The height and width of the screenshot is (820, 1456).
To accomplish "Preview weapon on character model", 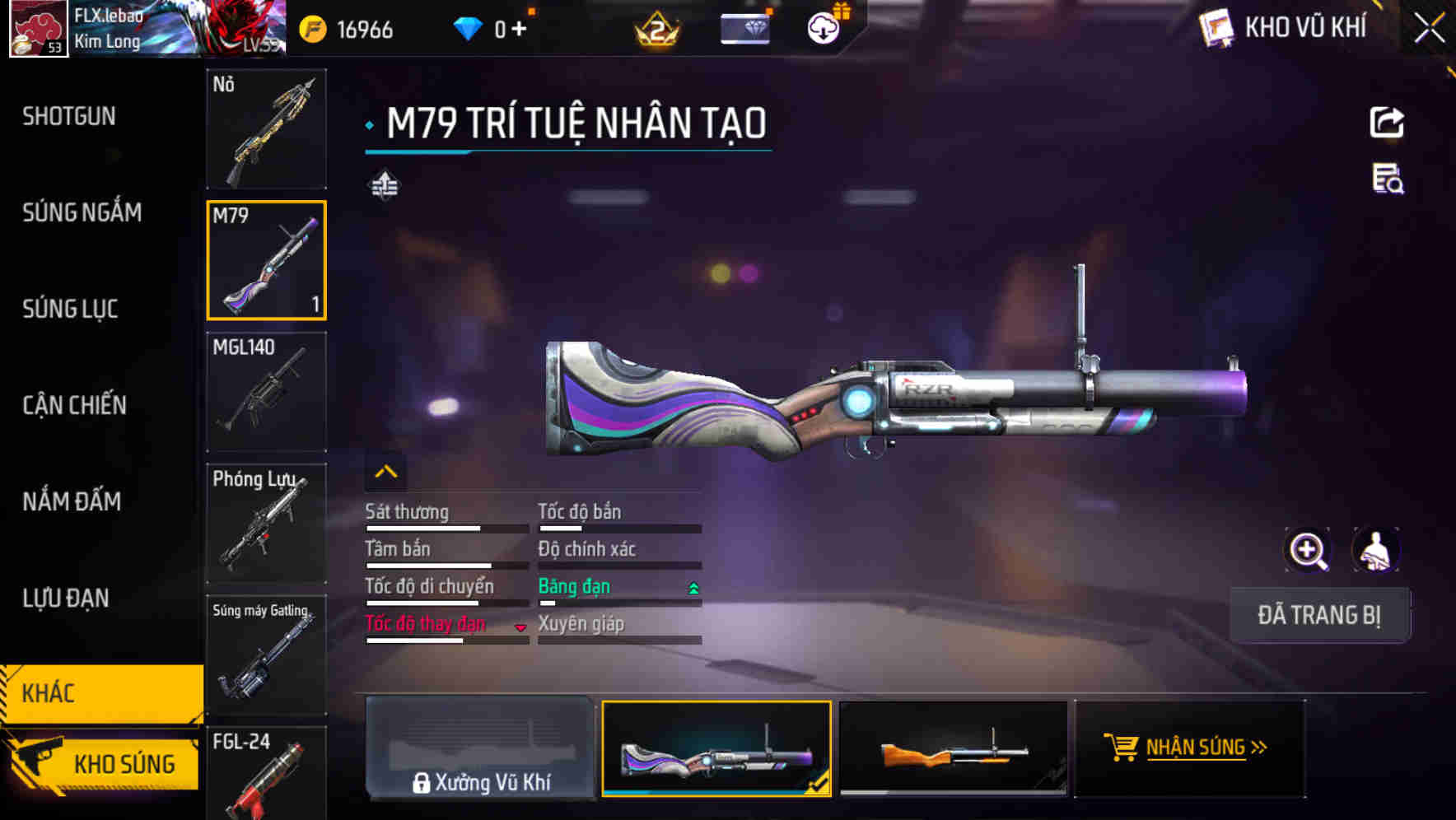I will [1375, 550].
